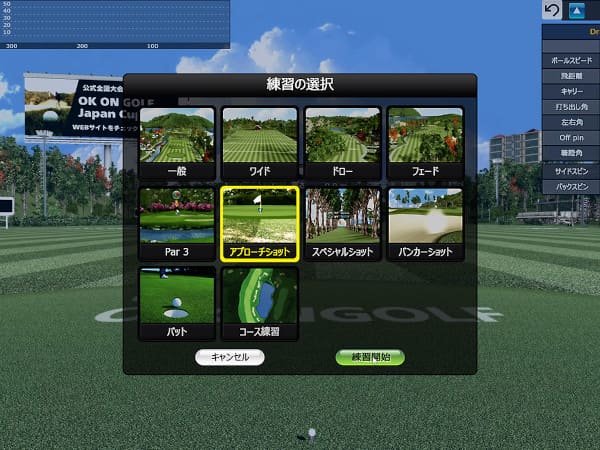Select the パット putting practice tile

[177, 302]
